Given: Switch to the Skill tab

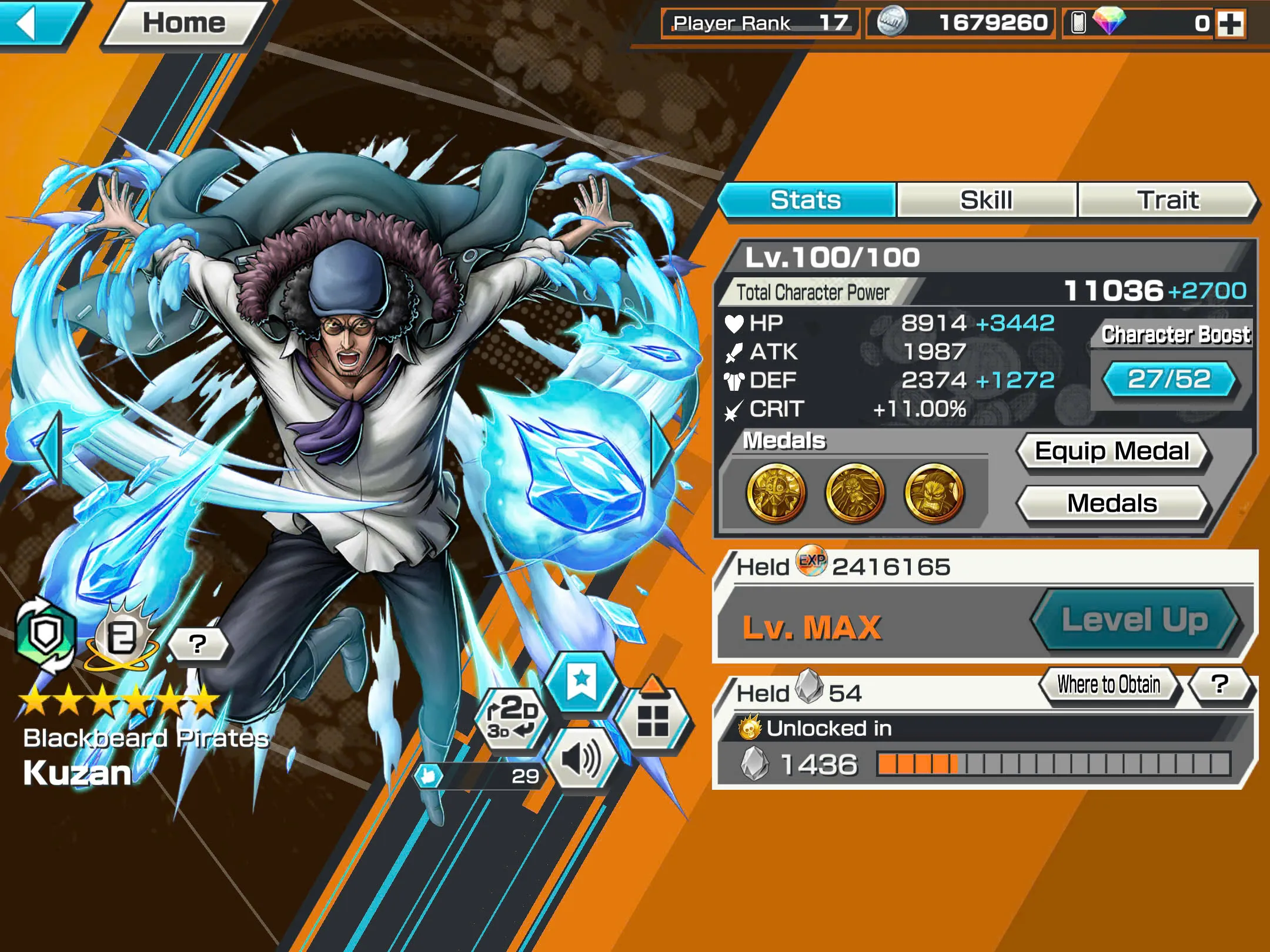Looking at the screenshot, I should (986, 199).
